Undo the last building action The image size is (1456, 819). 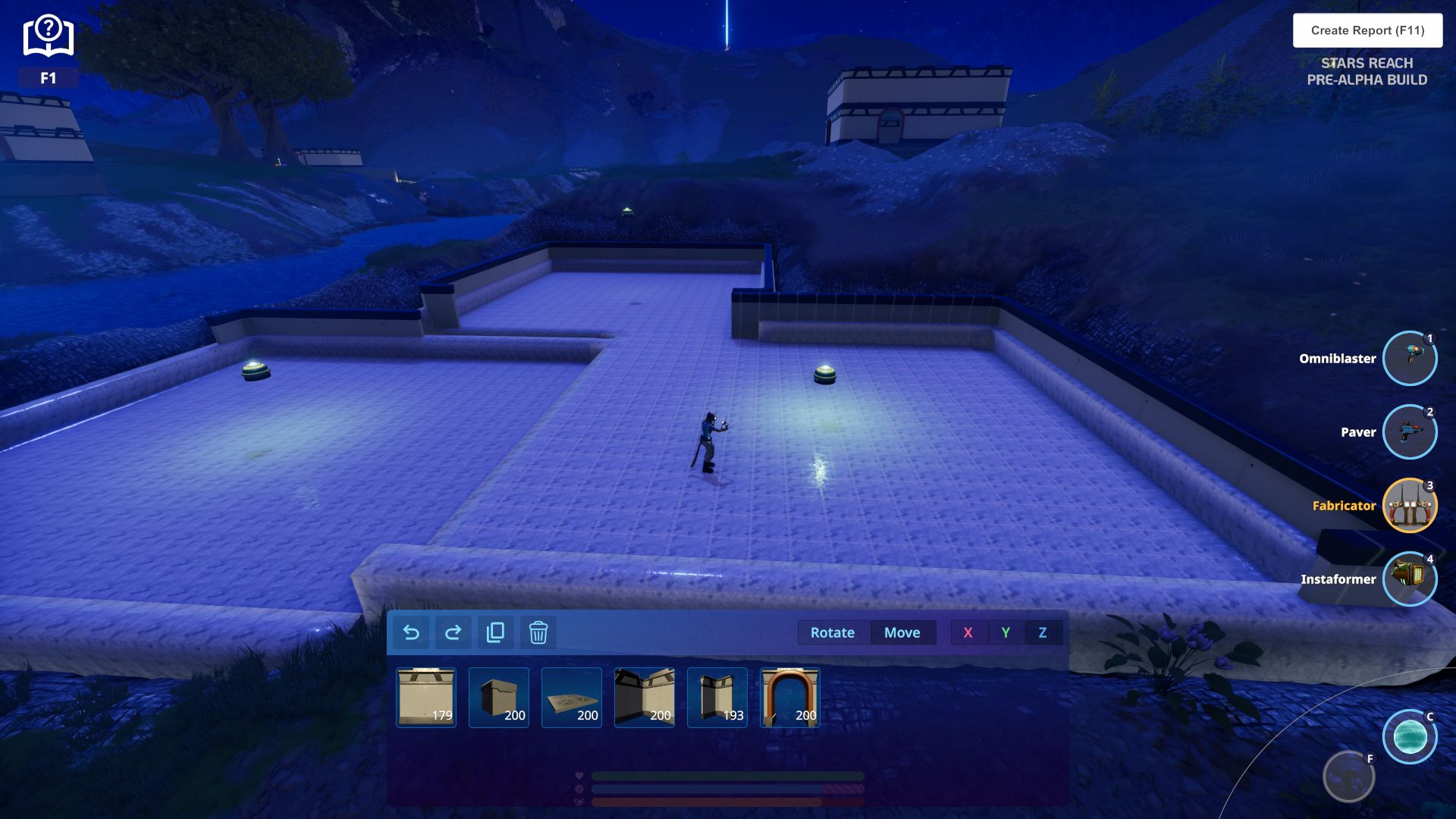[411, 632]
